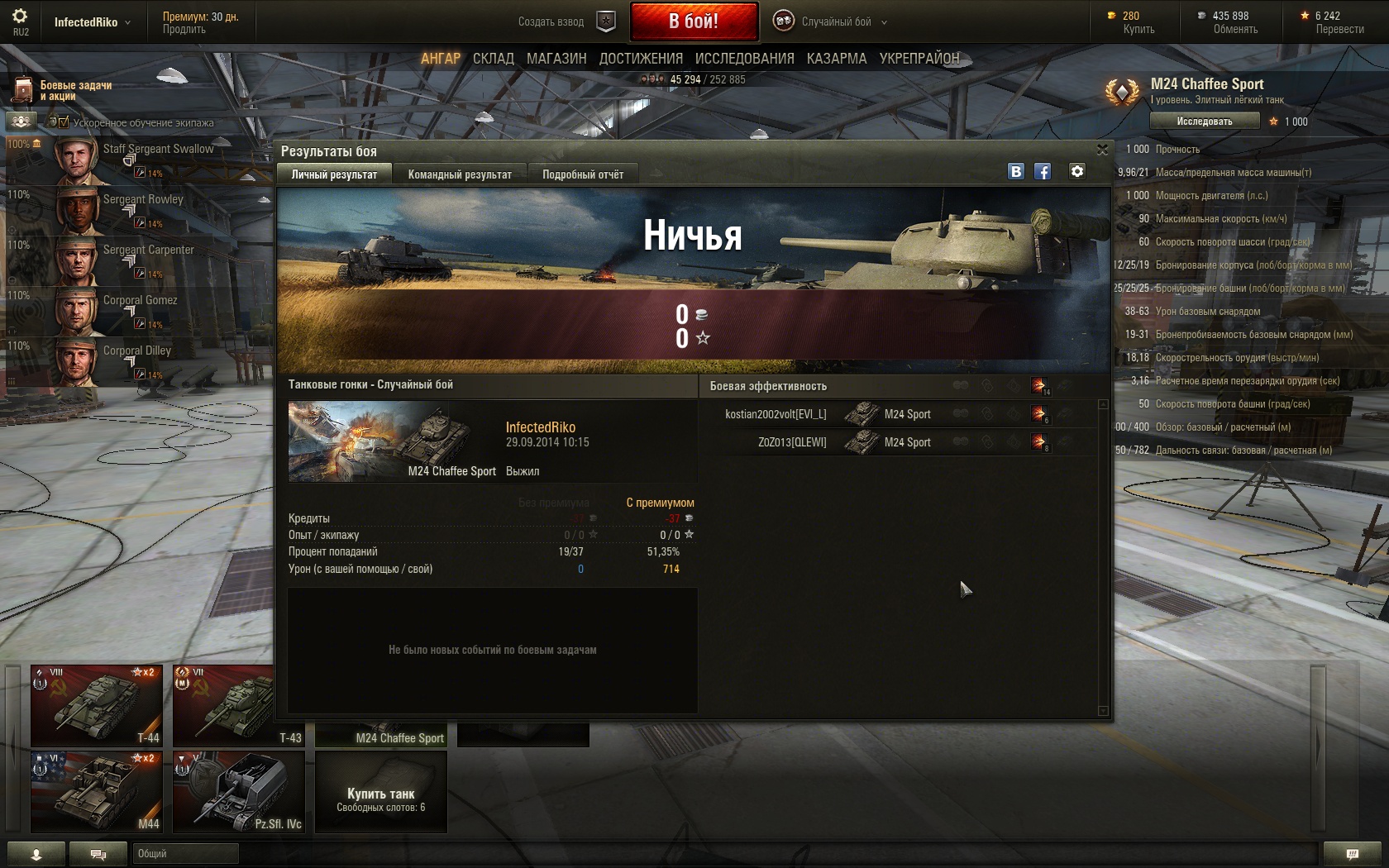This screenshot has width=1389, height=868.
Task: Open the Достижения achievements screen
Action: click(x=641, y=59)
